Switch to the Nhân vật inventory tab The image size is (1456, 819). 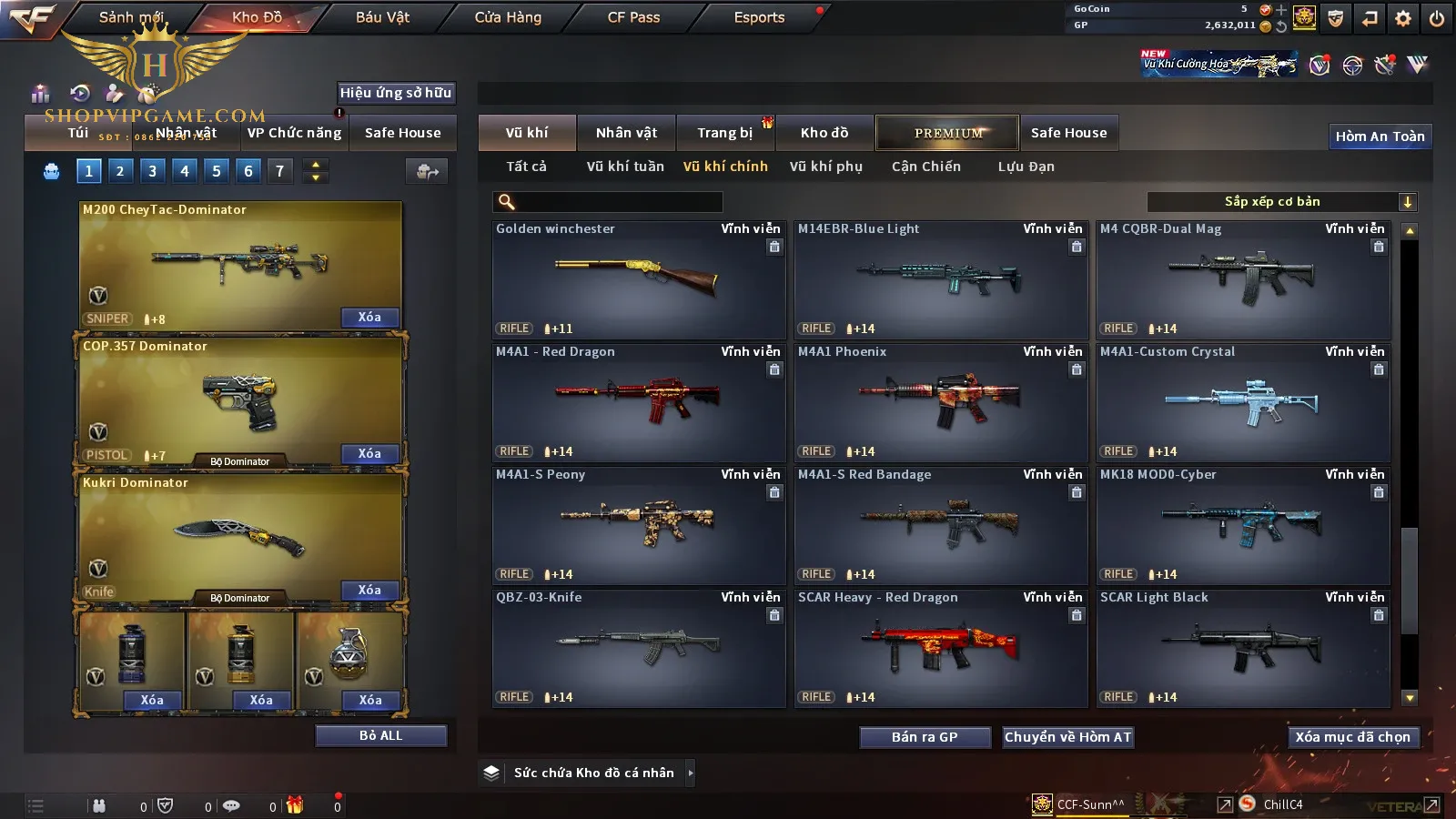tap(626, 133)
